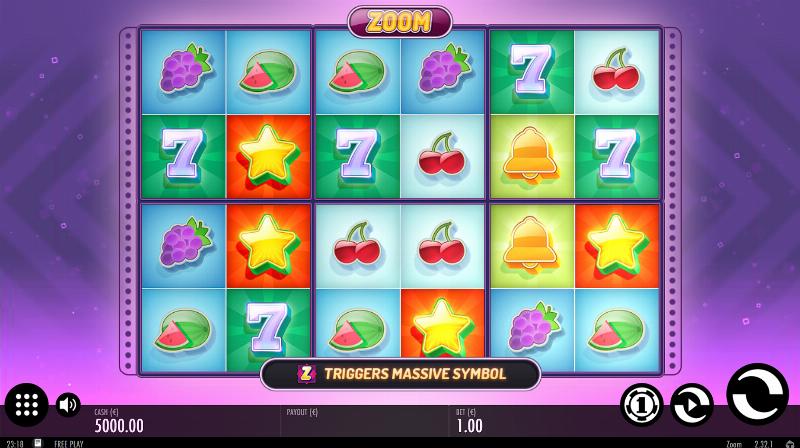Open the nine-dot game menu
800x448 pixels.
27,405
